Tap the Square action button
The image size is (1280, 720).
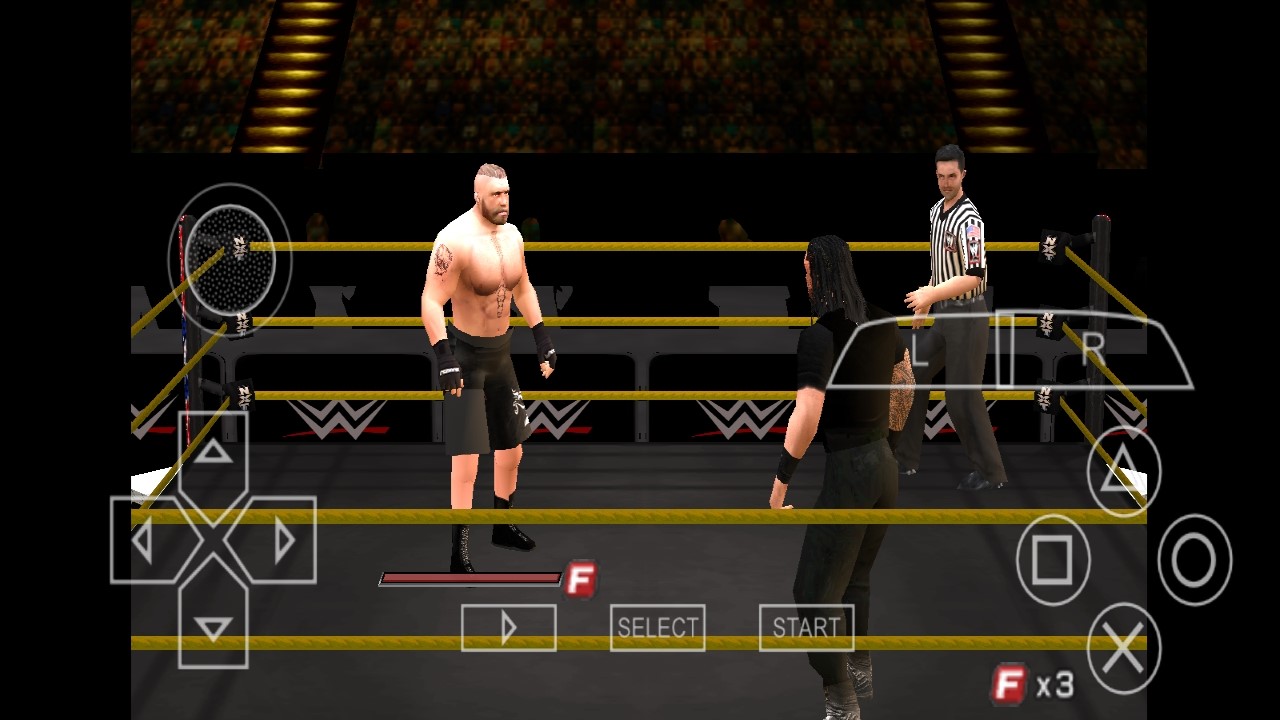(1053, 560)
